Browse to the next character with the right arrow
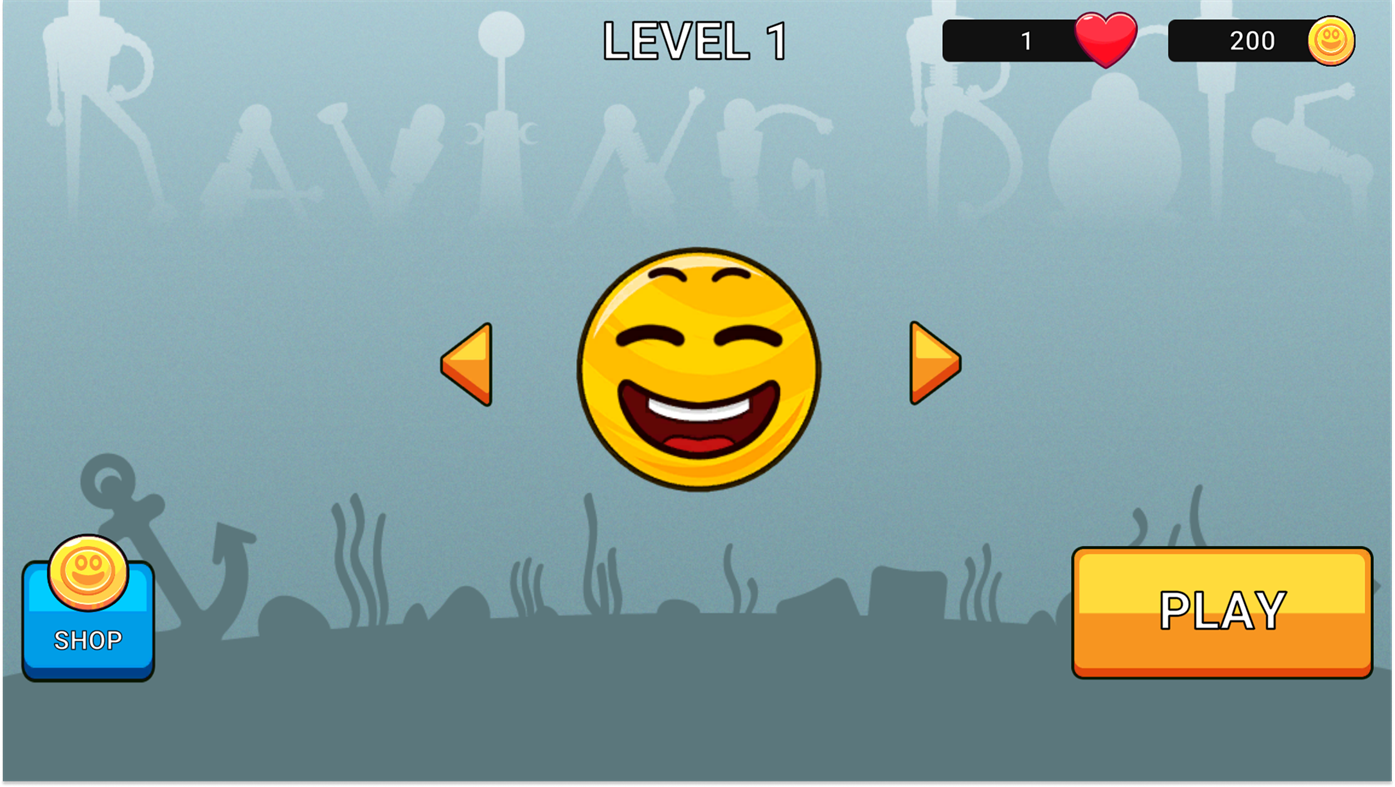This screenshot has width=1395, height=787. 934,363
